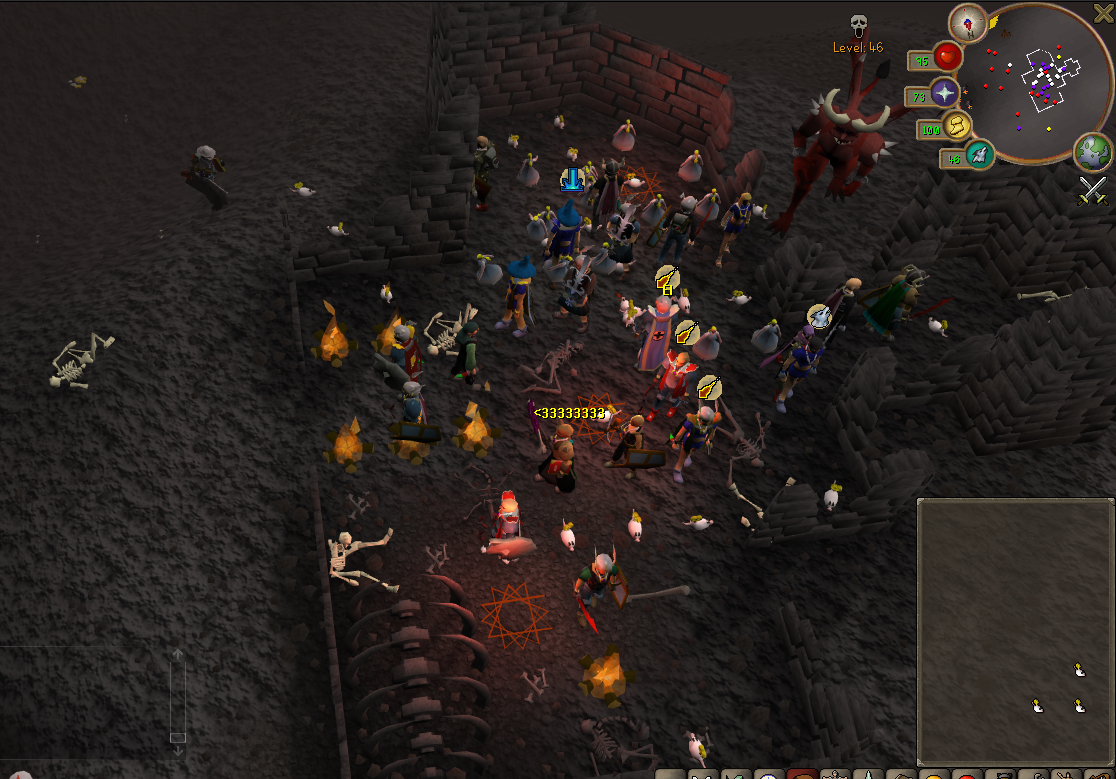Image resolution: width=1116 pixels, height=779 pixels.
Task: Click the compass to face north
Action: (967, 23)
